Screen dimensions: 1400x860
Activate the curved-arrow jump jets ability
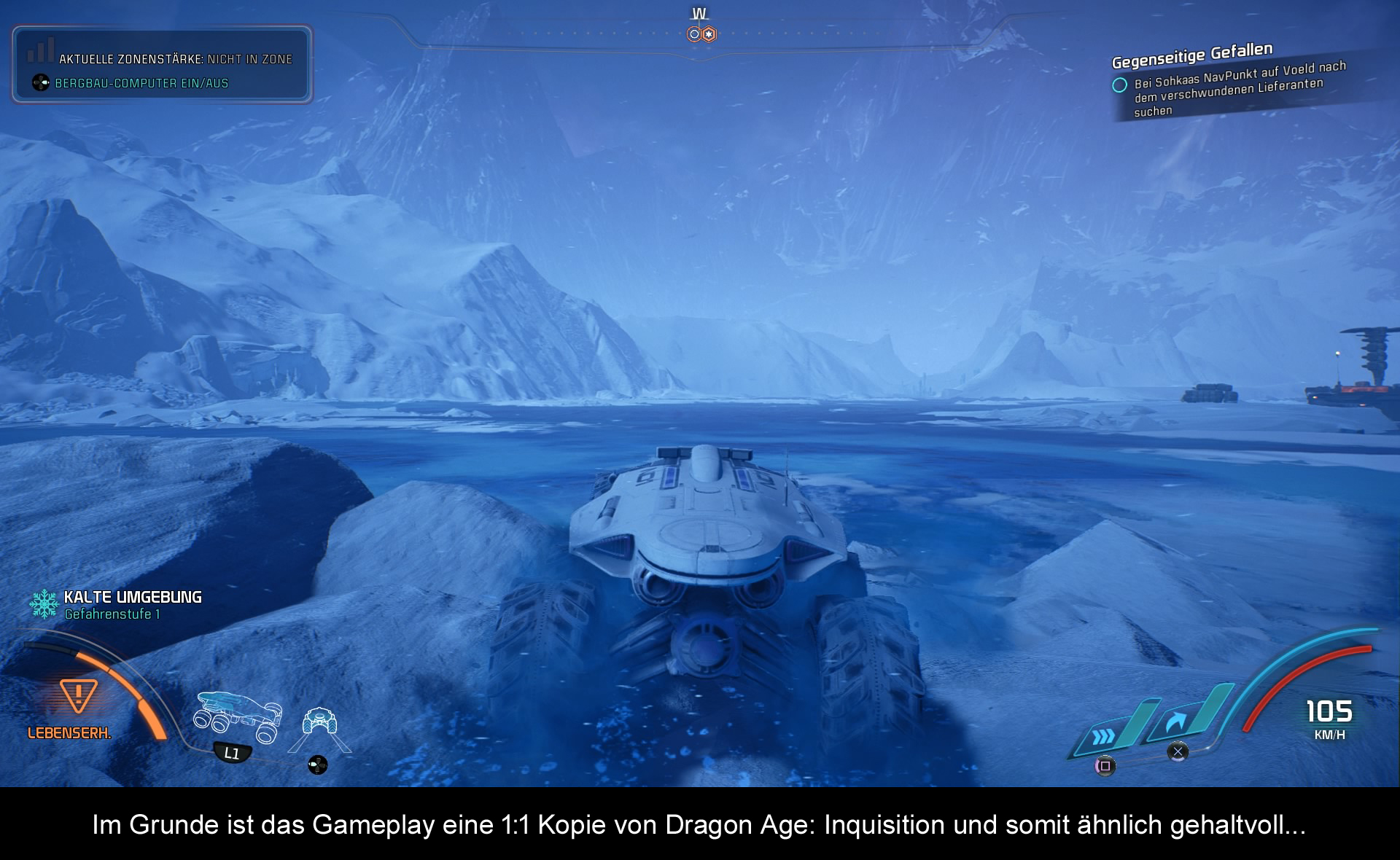coord(1175,723)
